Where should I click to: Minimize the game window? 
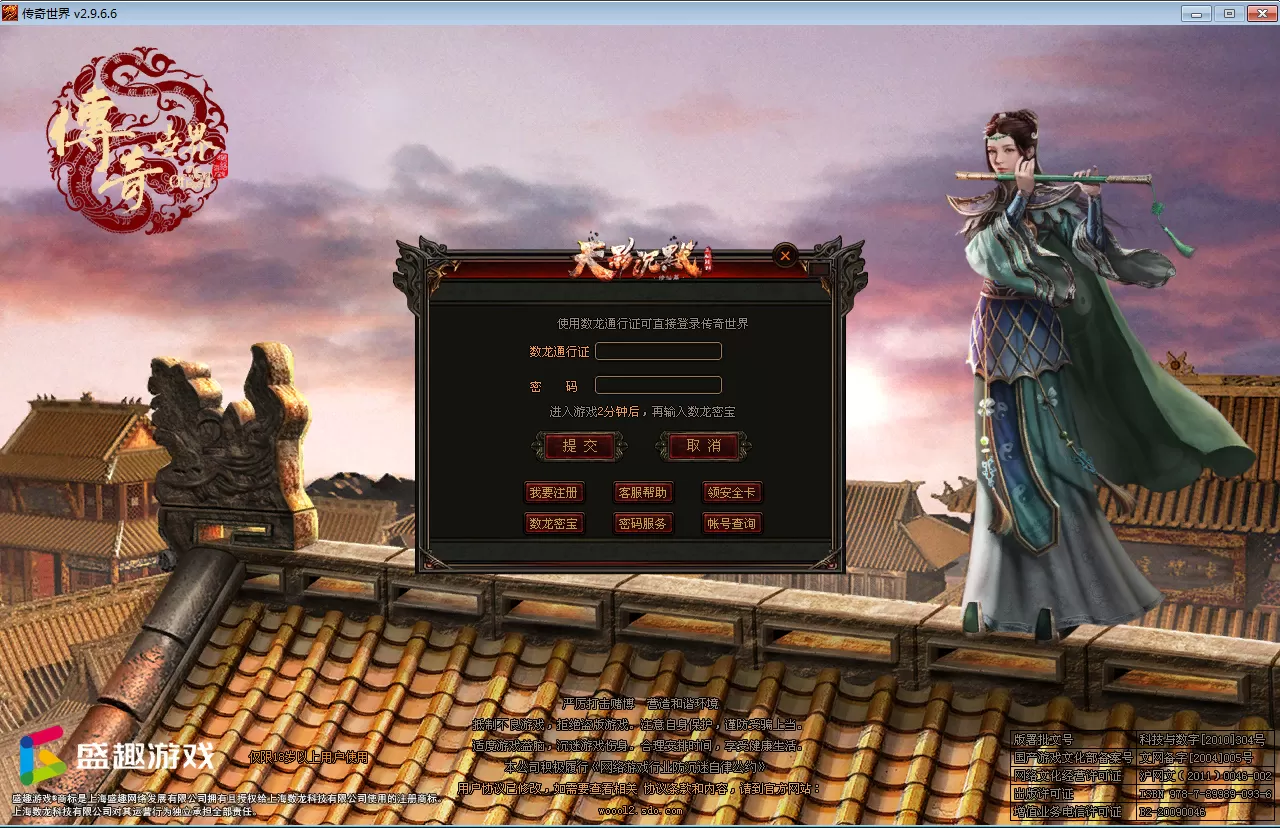[x=1197, y=14]
